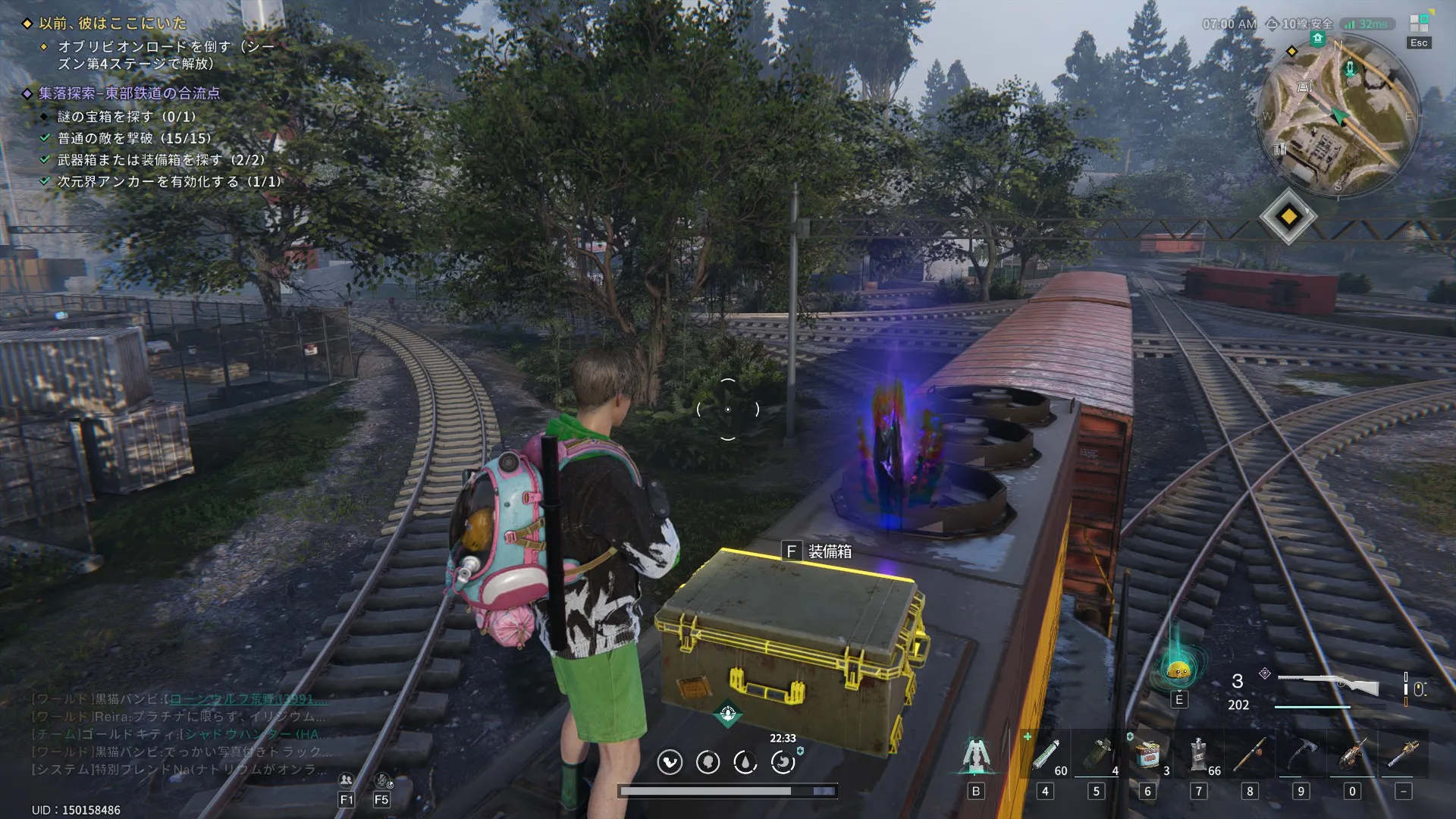Select the equipped shotgun weapon display

[1329, 686]
